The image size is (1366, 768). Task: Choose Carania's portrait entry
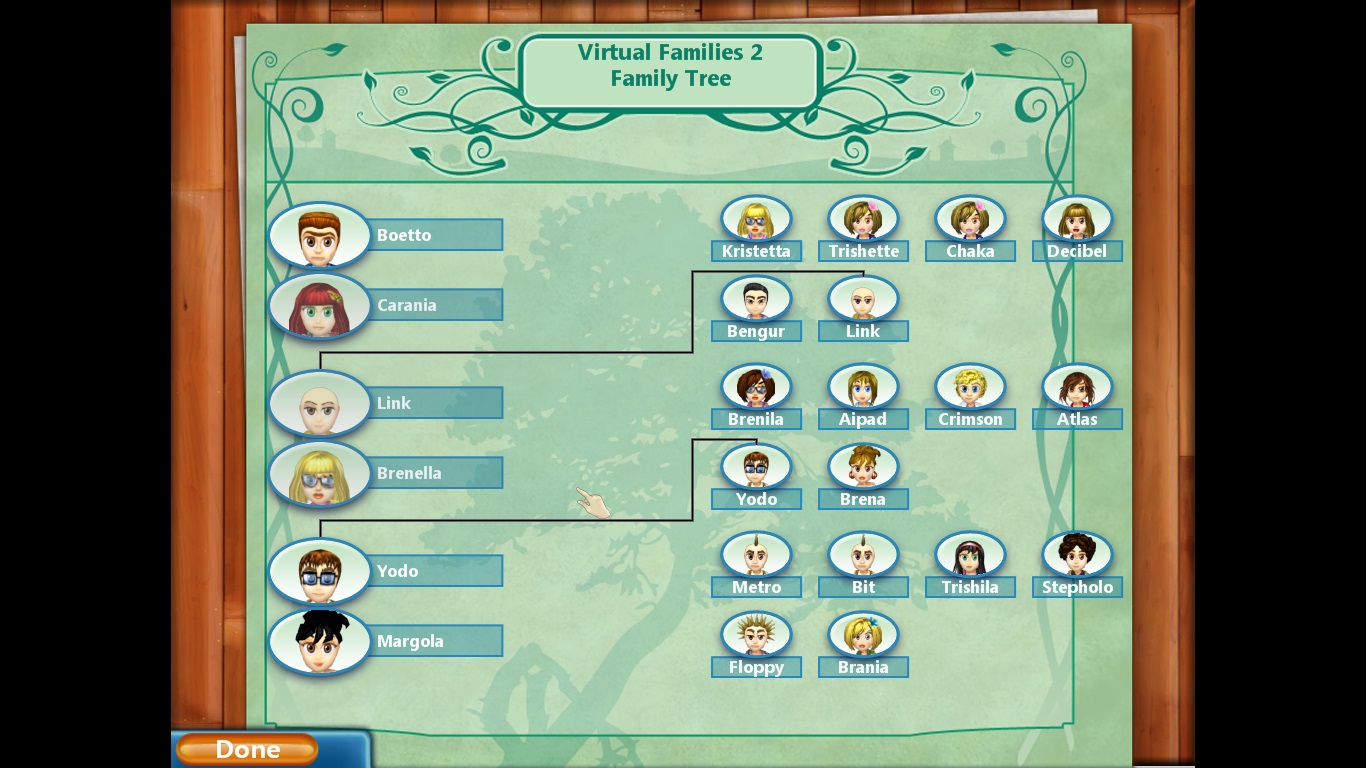pos(320,306)
